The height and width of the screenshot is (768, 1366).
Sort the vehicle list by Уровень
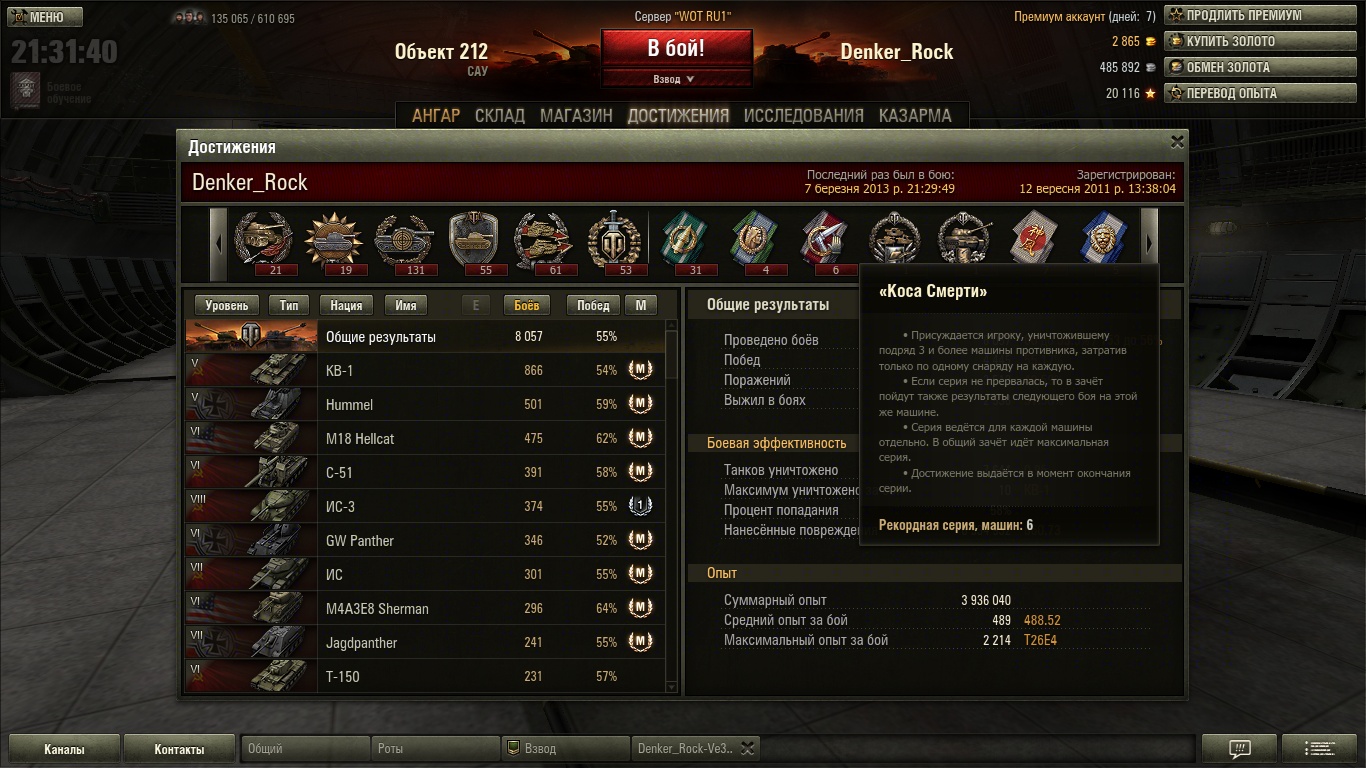pyautogui.click(x=226, y=306)
